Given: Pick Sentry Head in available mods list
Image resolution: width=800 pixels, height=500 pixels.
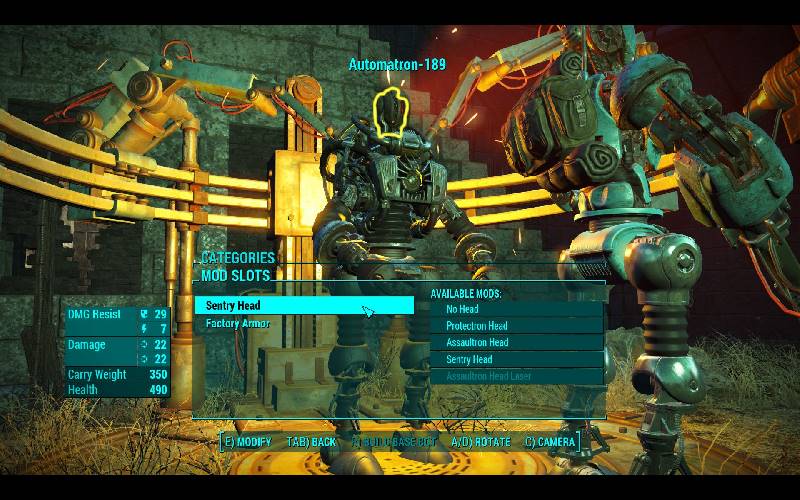Looking at the screenshot, I should [516, 360].
